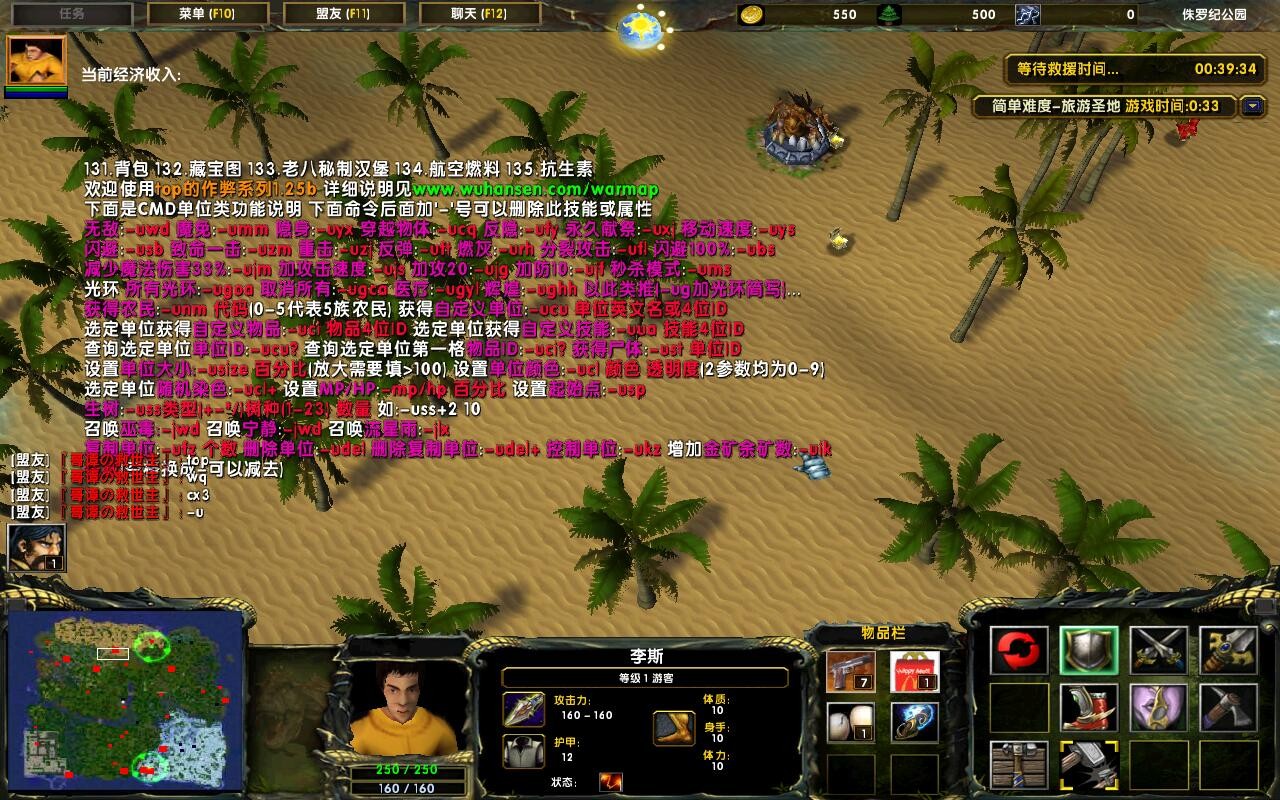Click the highlighted hammer ability icon
Viewport: 1280px width, 800px height.
click(x=1088, y=763)
